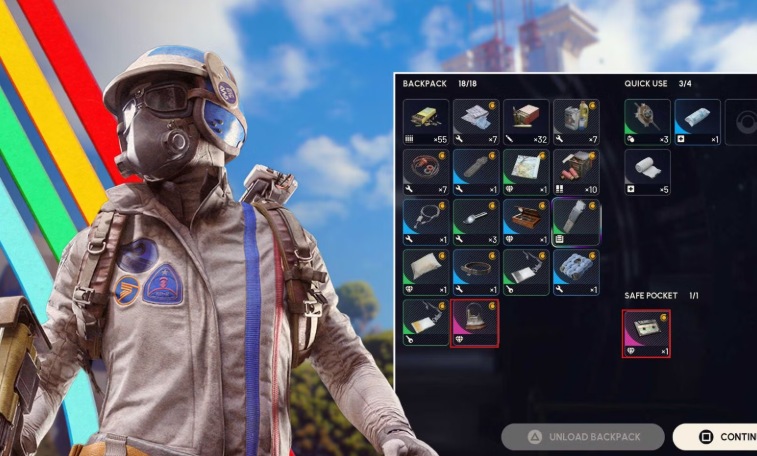Select the item stack showing 32
This screenshot has height=456, width=757.
click(x=526, y=122)
